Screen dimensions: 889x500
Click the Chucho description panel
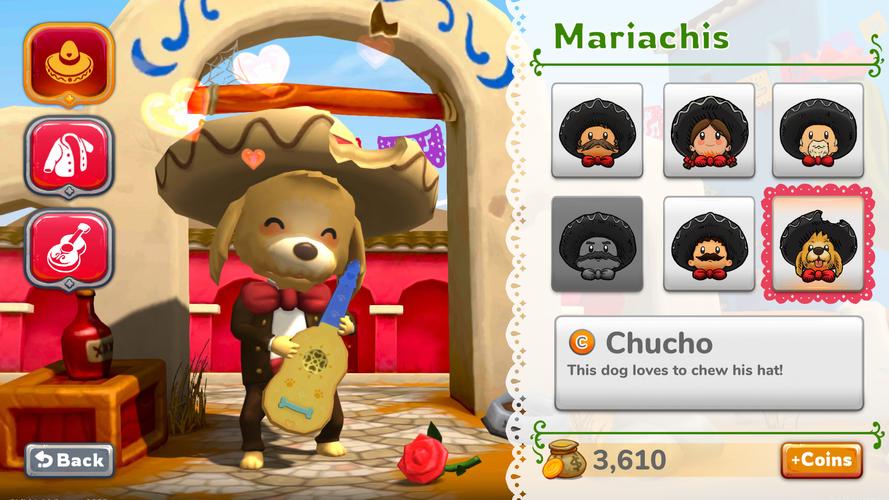click(708, 363)
